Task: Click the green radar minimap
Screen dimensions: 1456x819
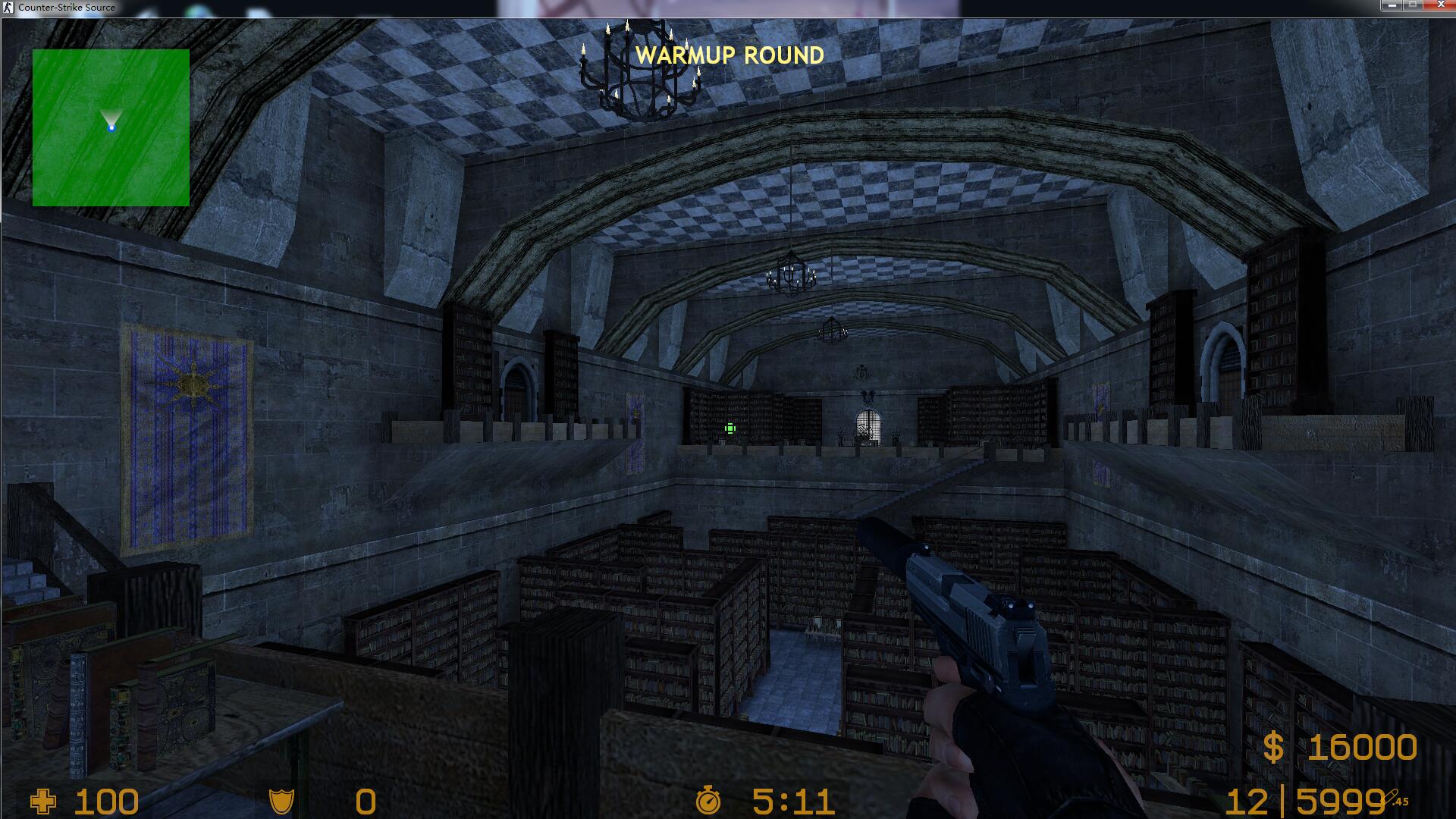Action: pos(111,127)
